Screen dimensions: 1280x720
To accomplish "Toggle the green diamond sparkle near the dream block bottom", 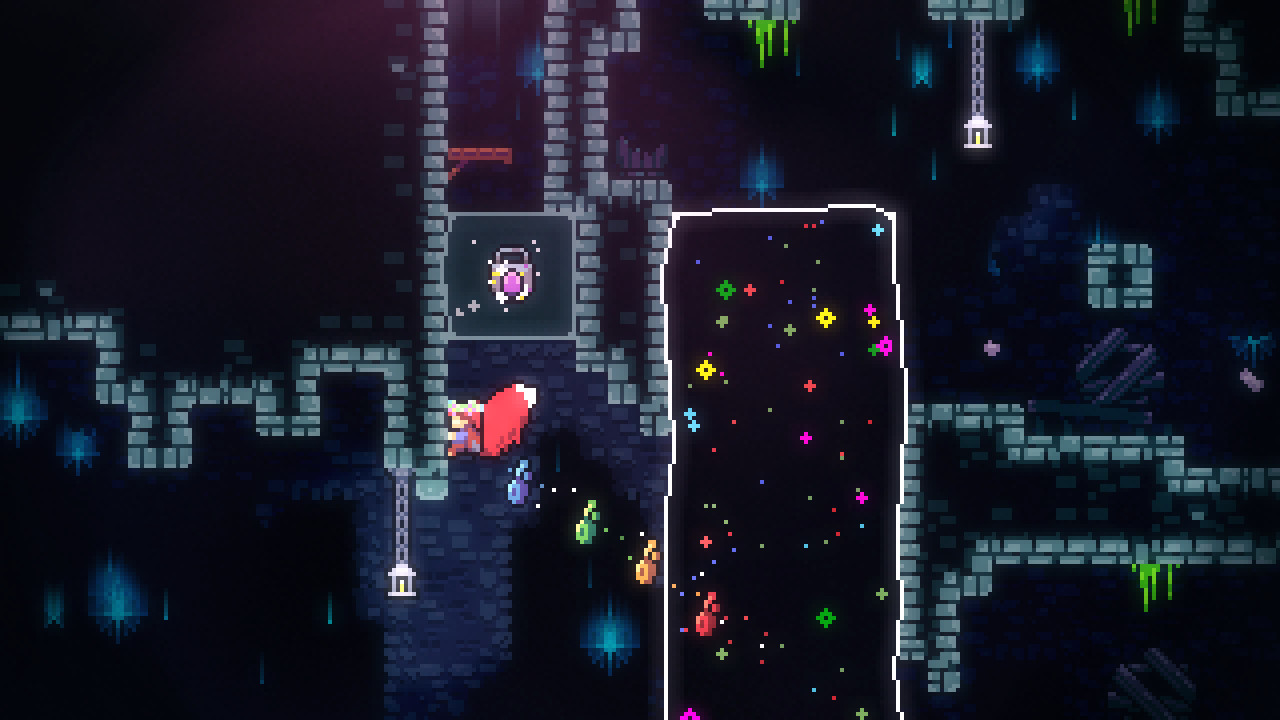I will 828,618.
